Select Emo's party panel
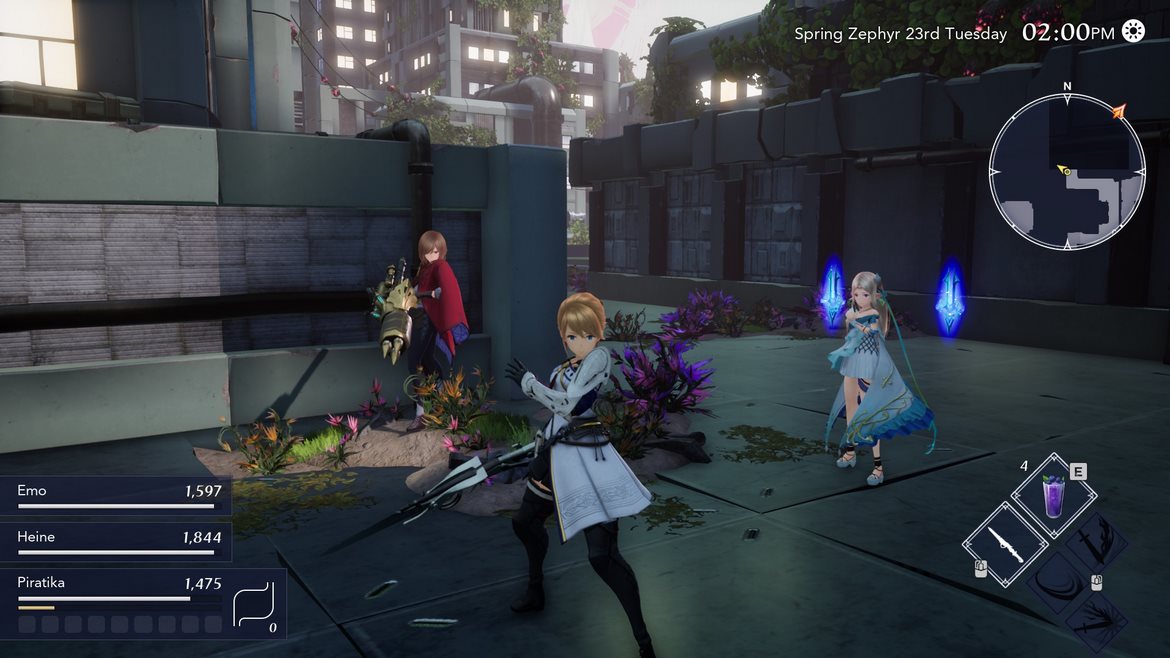Image resolution: width=1170 pixels, height=658 pixels. (116, 495)
